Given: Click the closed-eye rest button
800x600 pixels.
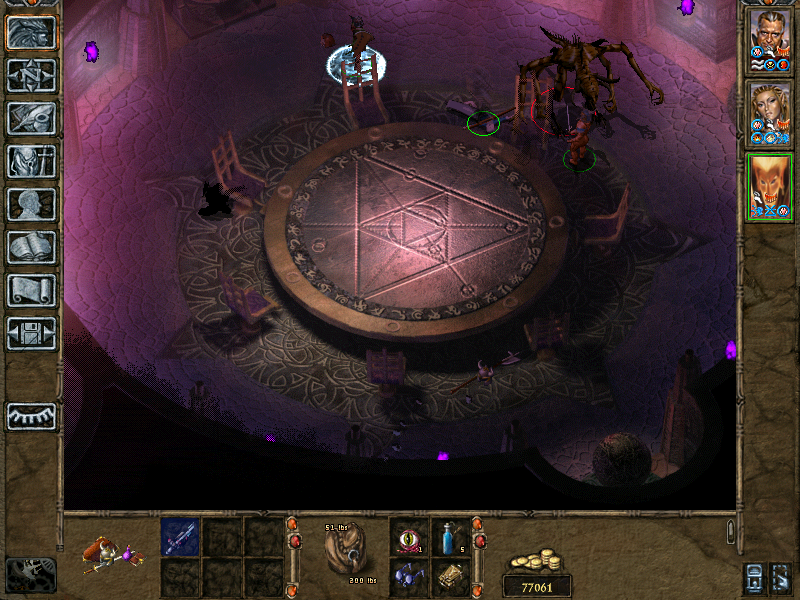Looking at the screenshot, I should tap(32, 416).
